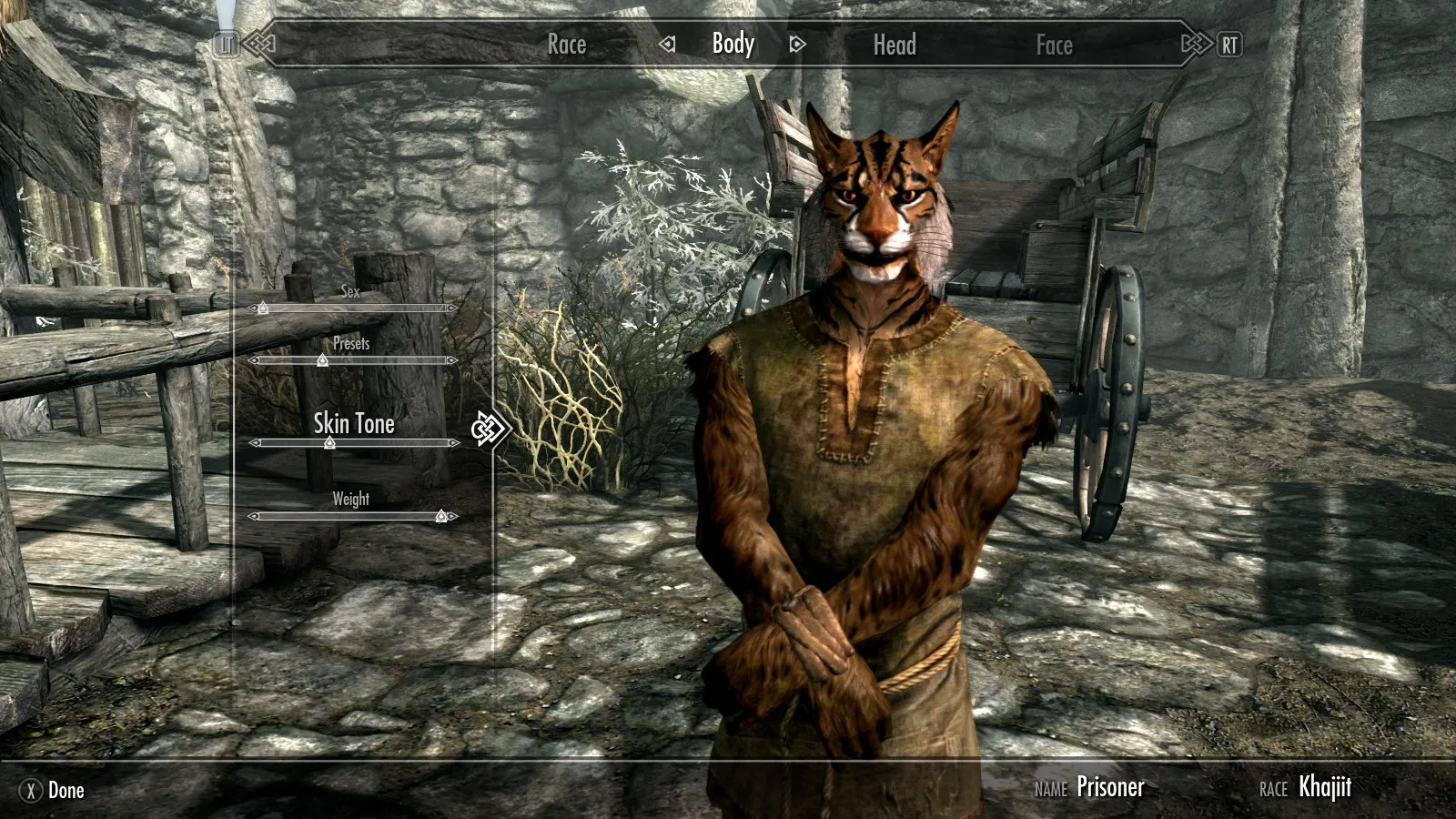The width and height of the screenshot is (1456, 819).
Task: Highlight the Weight option label
Action: (x=350, y=499)
